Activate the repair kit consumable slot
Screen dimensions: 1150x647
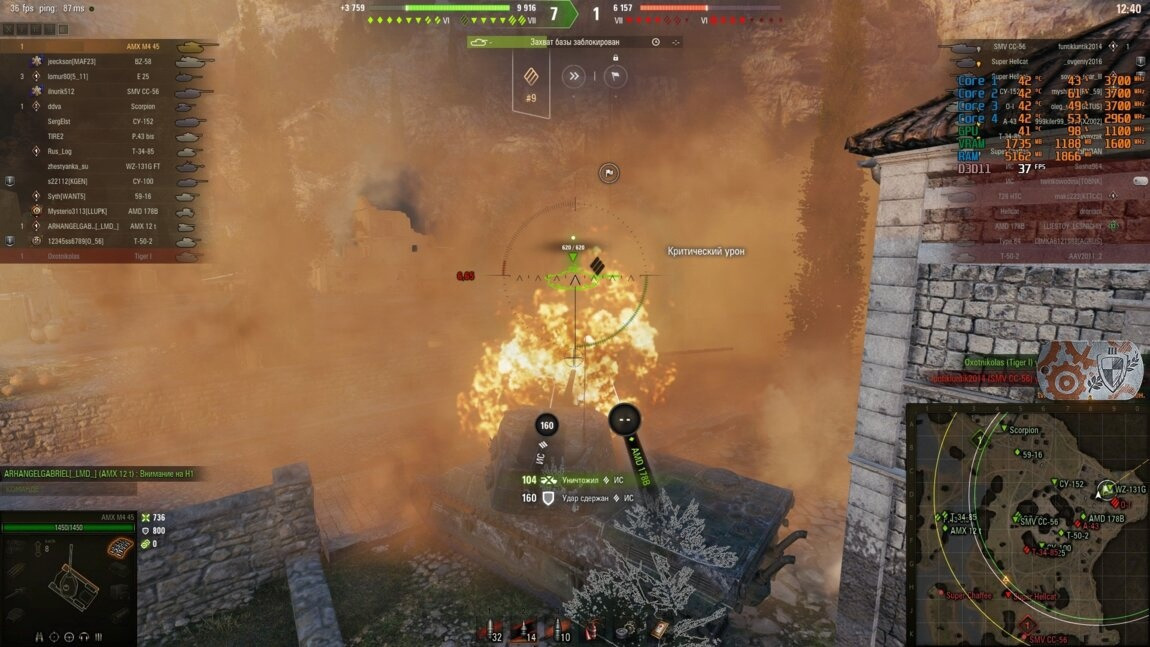click(627, 630)
